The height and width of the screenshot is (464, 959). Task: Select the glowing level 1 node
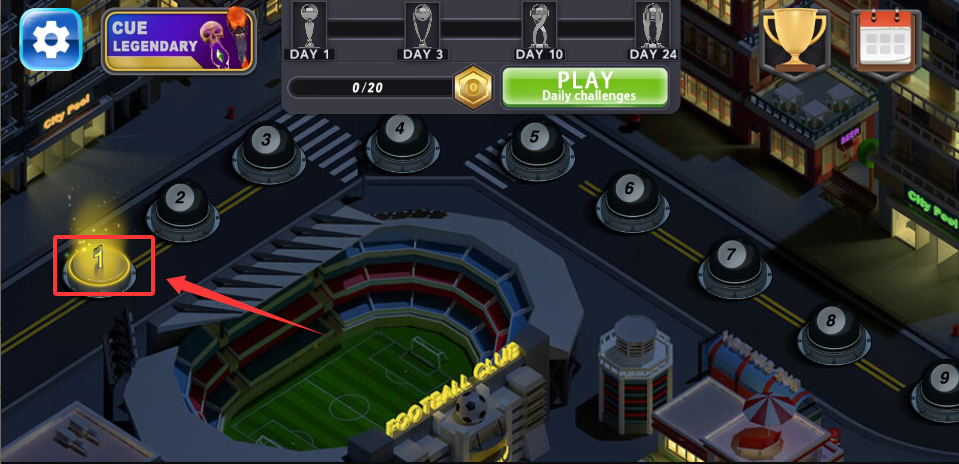(99, 262)
